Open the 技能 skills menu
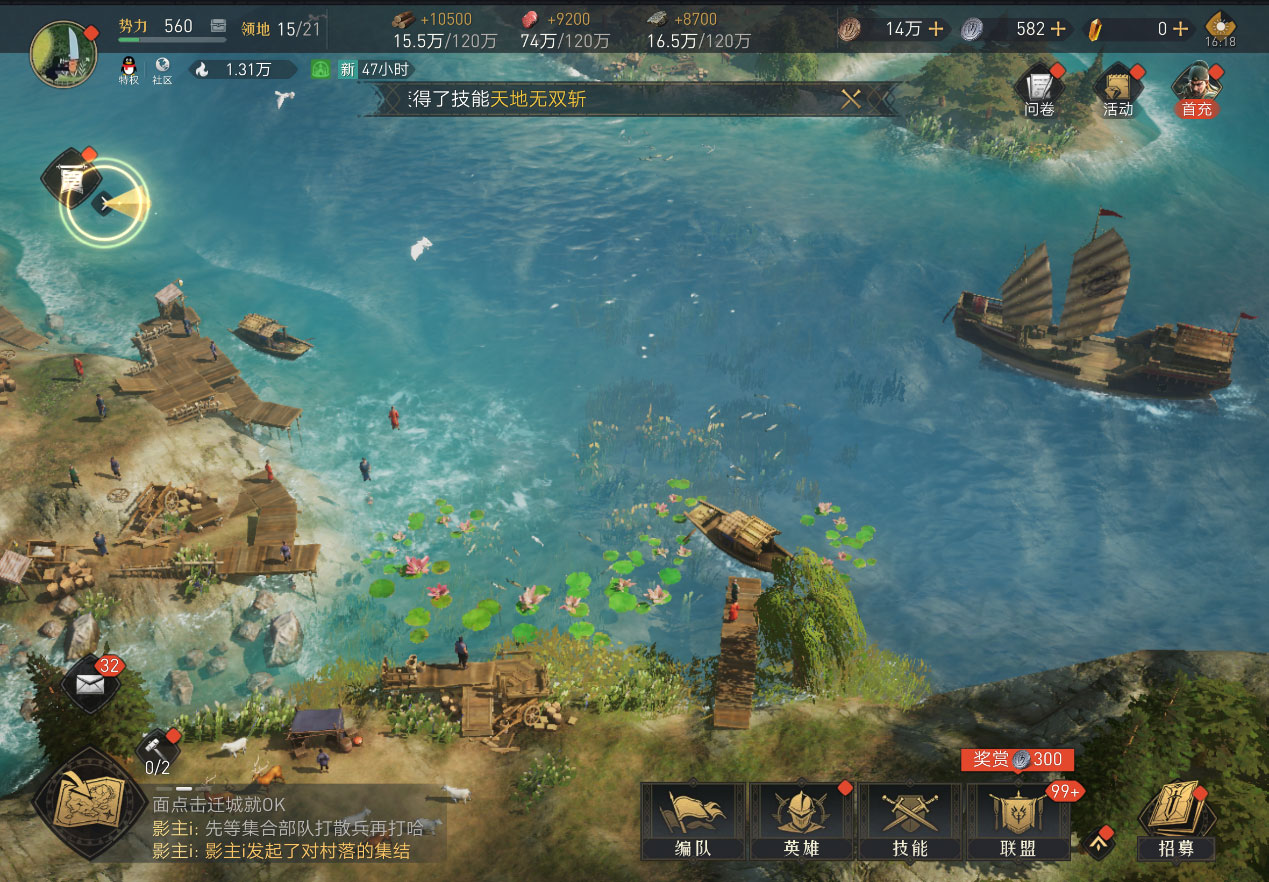Image resolution: width=1269 pixels, height=882 pixels. coord(910,820)
